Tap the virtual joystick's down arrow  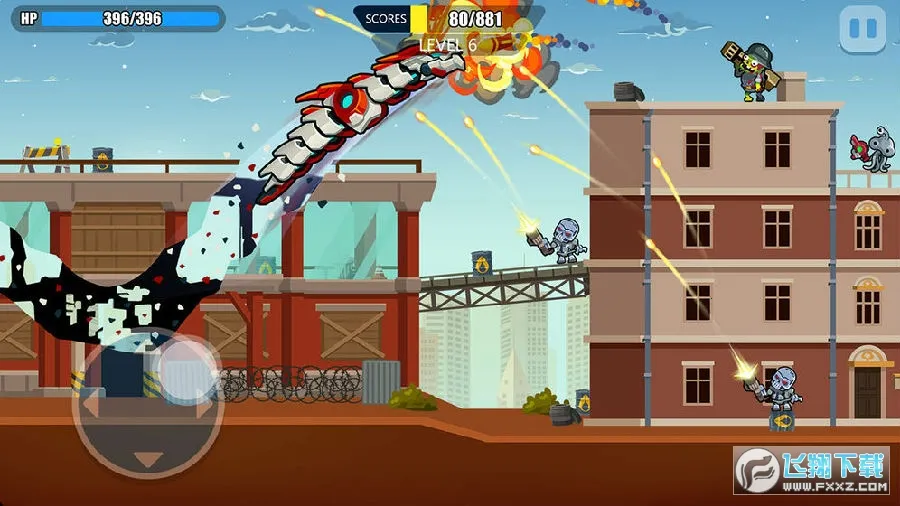[x=148, y=460]
